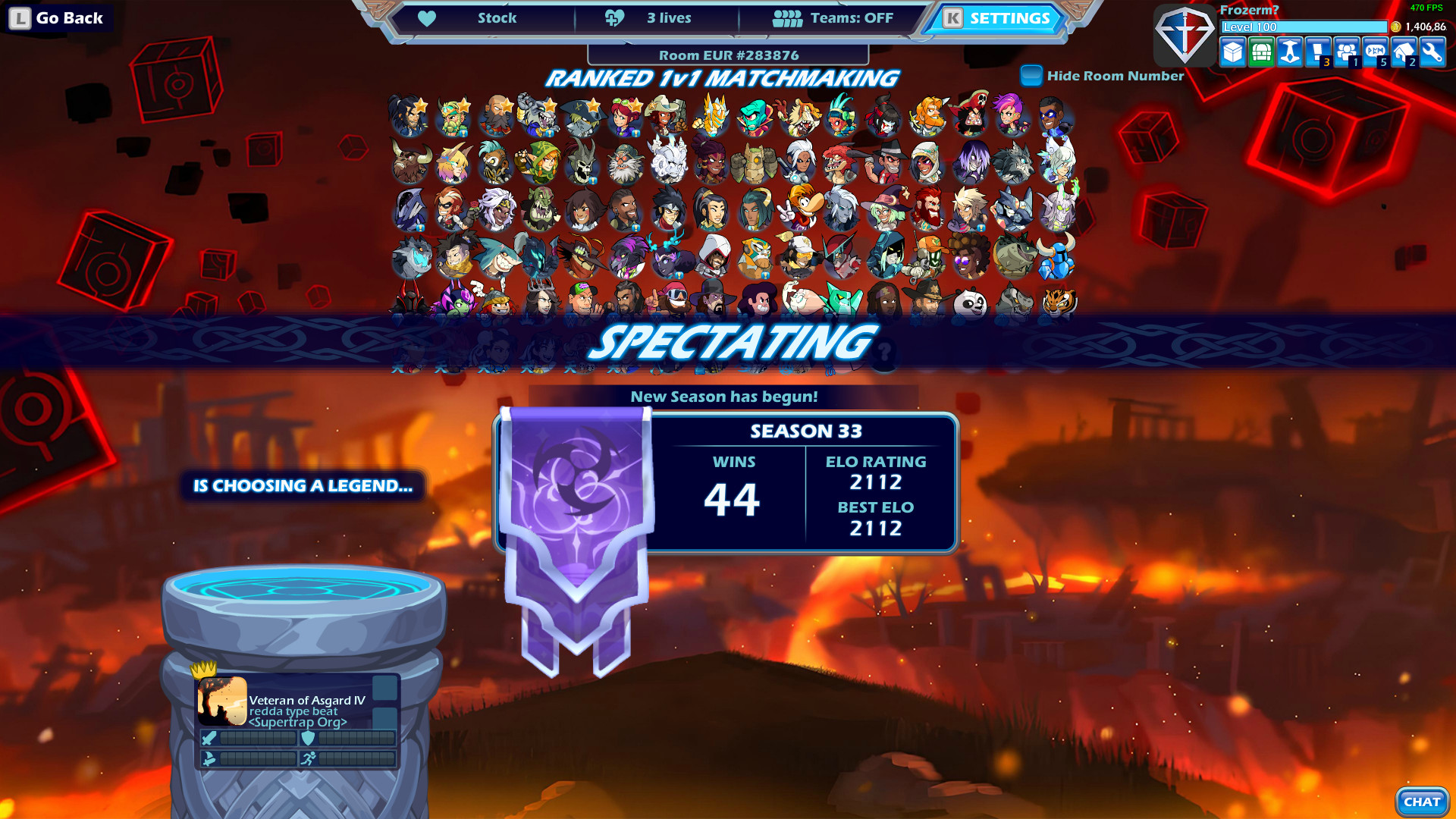This screenshot has width=1456, height=819.
Task: Open the CHAT window
Action: (1422, 801)
